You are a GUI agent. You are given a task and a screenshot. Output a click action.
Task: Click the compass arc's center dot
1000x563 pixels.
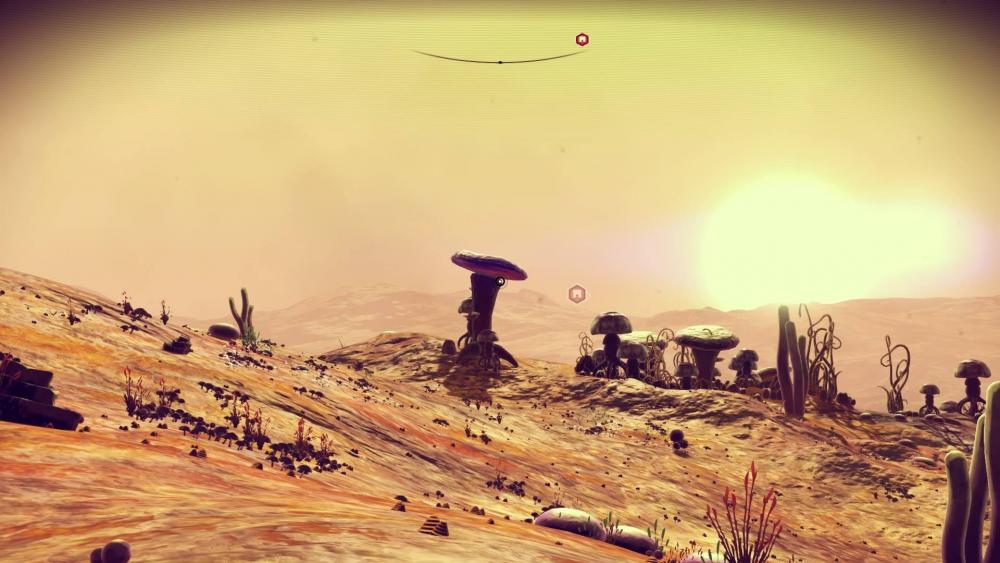[x=499, y=61]
